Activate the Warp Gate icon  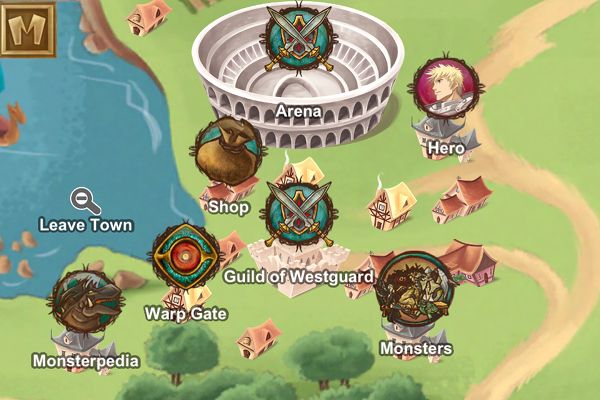point(185,256)
